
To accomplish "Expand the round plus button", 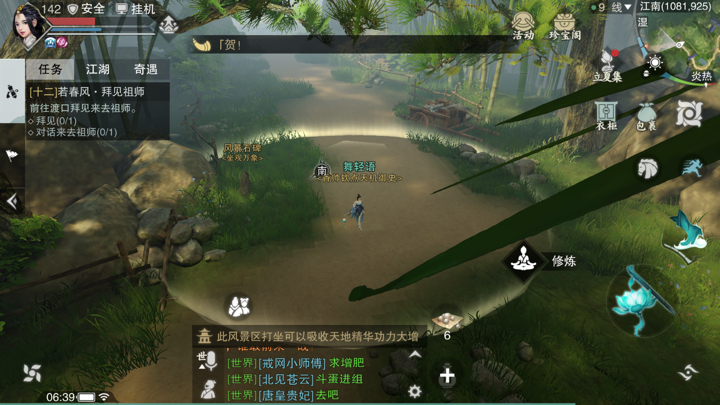I will (447, 377).
